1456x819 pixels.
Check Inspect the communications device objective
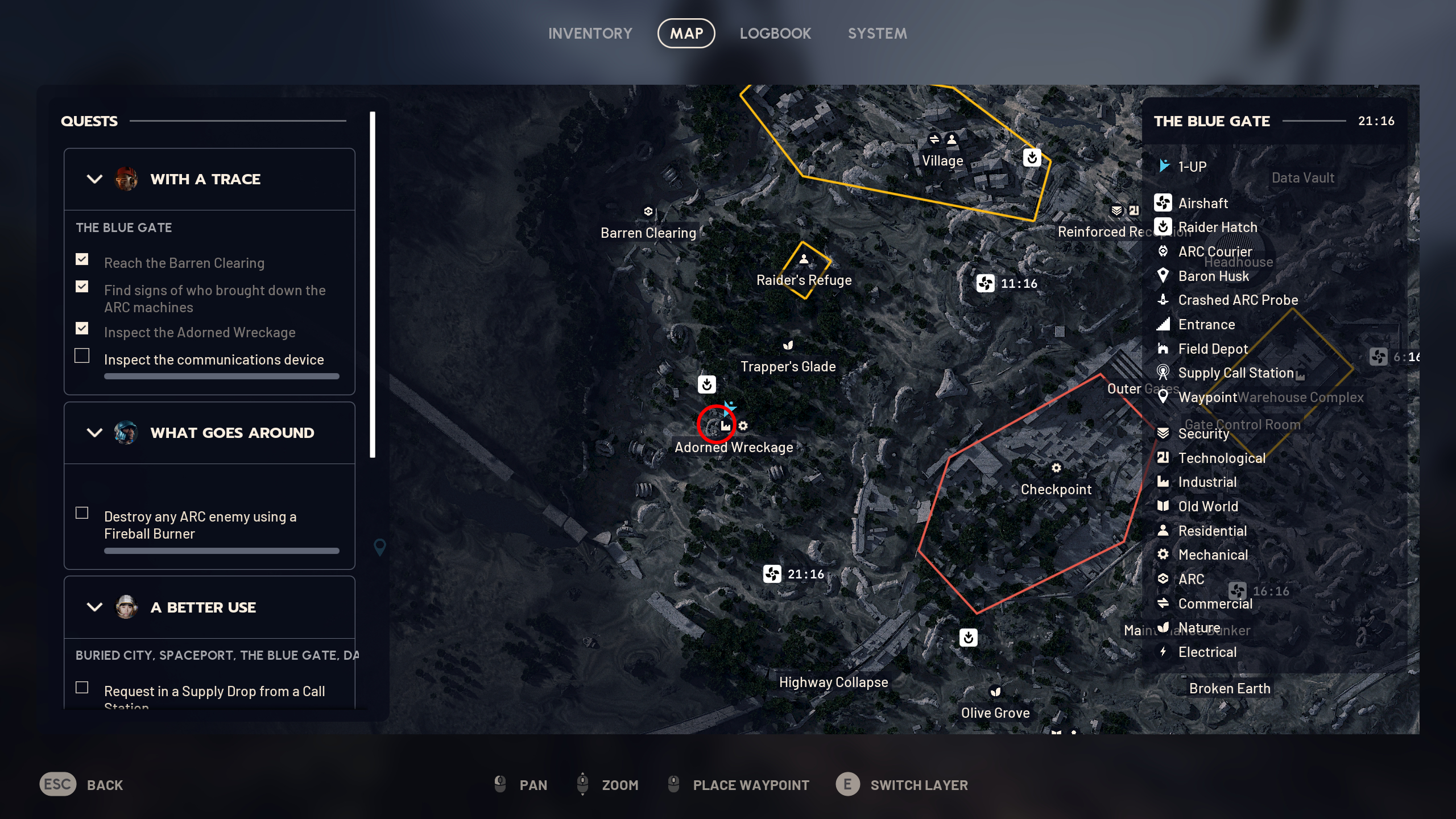point(82,355)
